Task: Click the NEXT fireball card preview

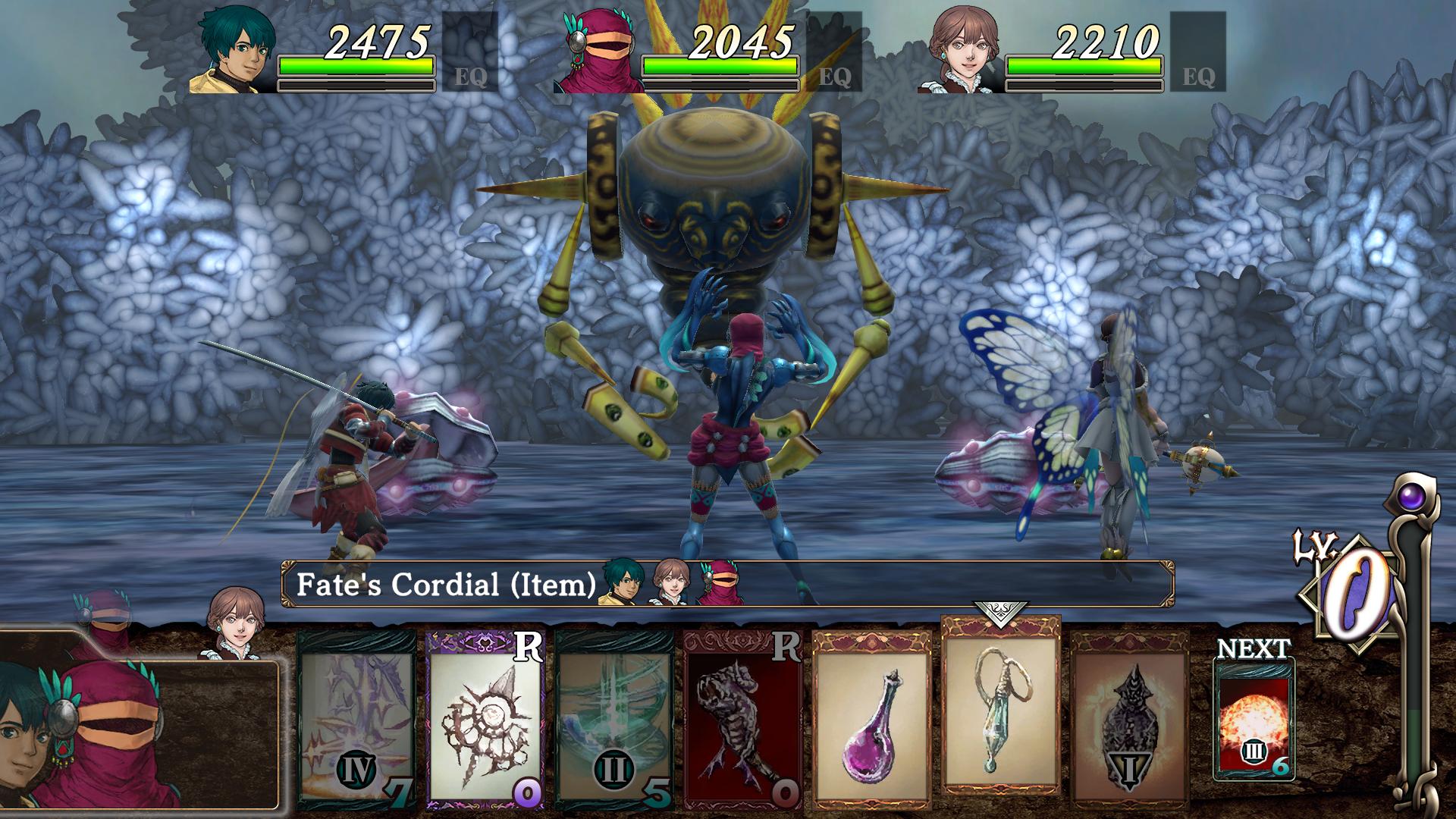Action: (1254, 718)
